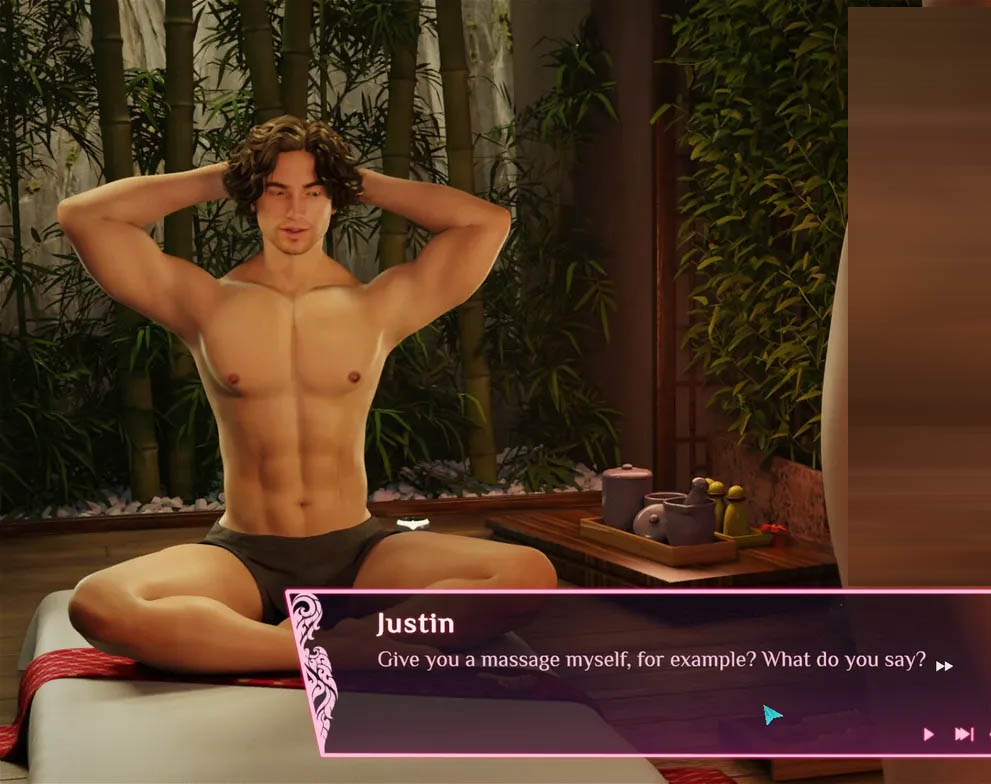The width and height of the screenshot is (991, 784).
Task: Advance dialogue via the arrows after the text
Action: [x=944, y=666]
